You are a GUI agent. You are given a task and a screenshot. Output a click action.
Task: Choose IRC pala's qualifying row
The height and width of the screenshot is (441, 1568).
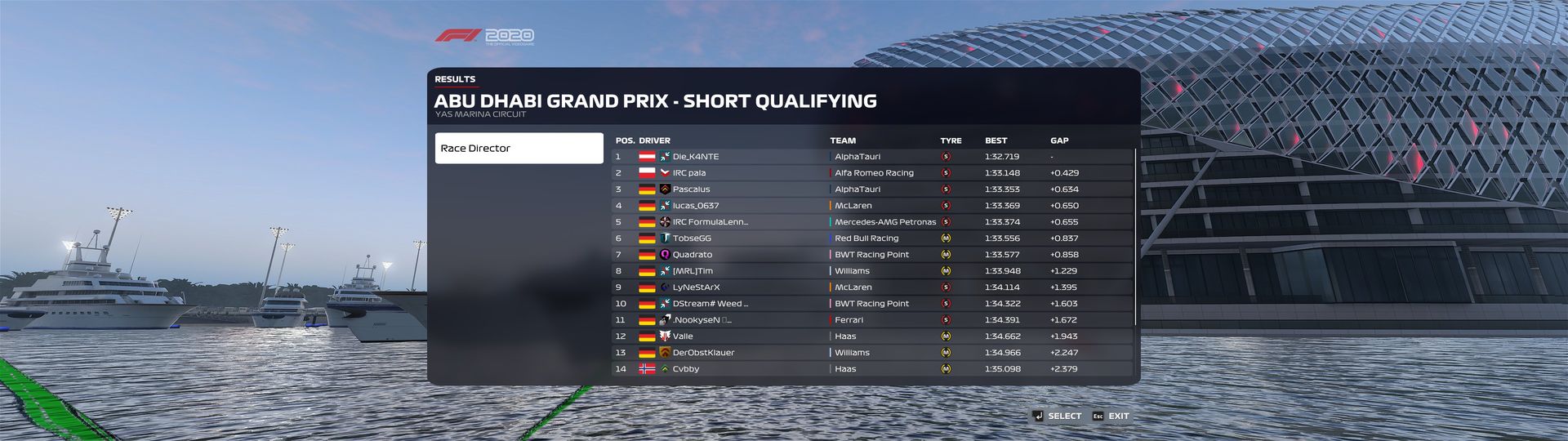(x=871, y=173)
